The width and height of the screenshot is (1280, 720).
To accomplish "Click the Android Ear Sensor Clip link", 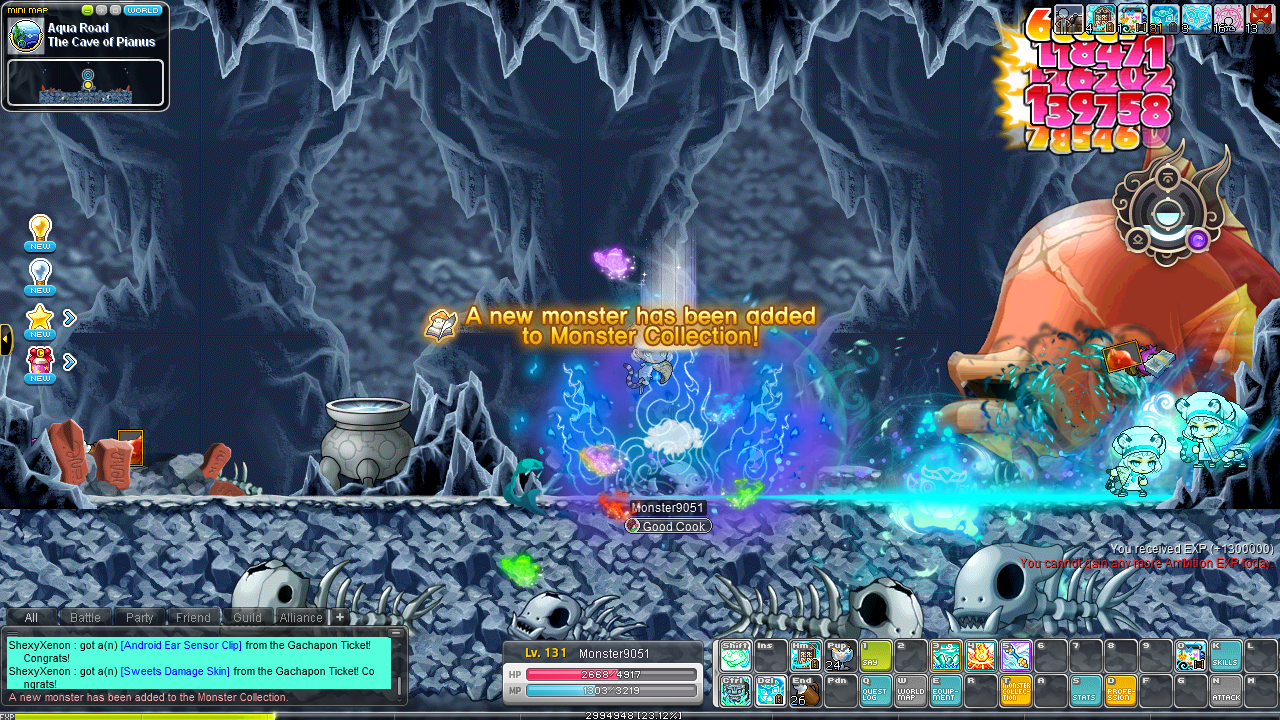I will click(181, 645).
